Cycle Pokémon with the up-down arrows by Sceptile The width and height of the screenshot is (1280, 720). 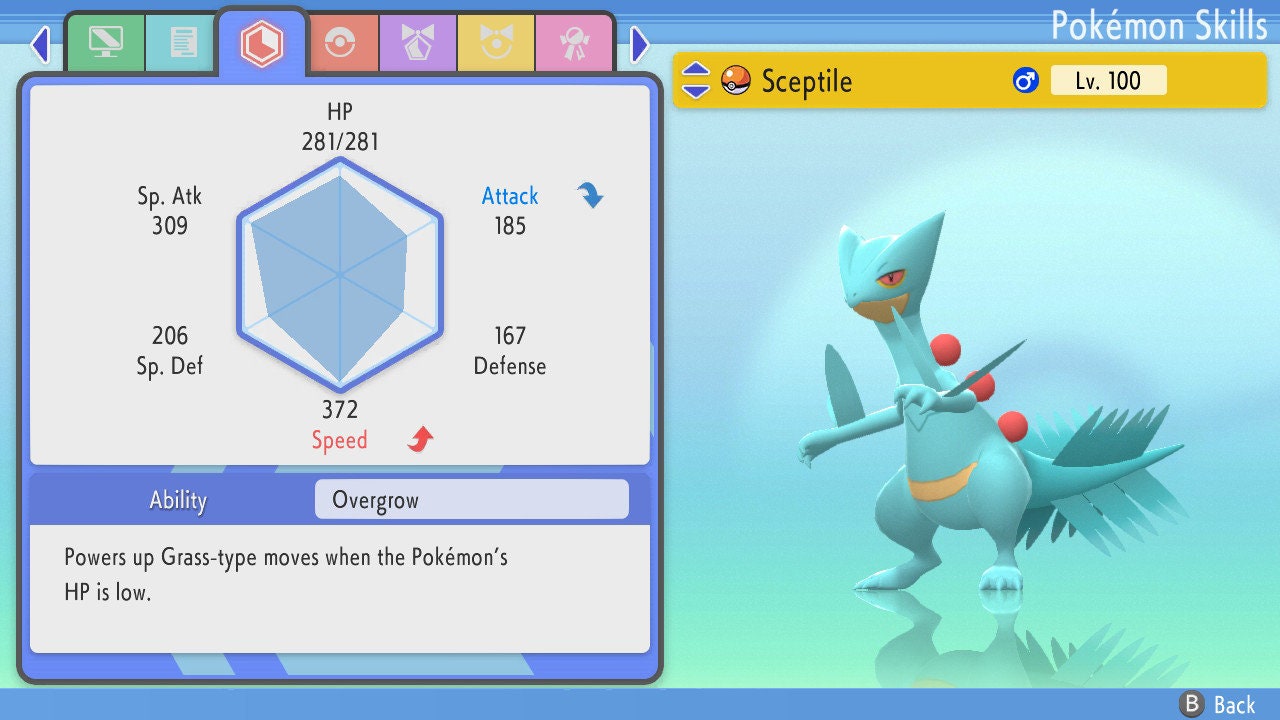tap(696, 80)
